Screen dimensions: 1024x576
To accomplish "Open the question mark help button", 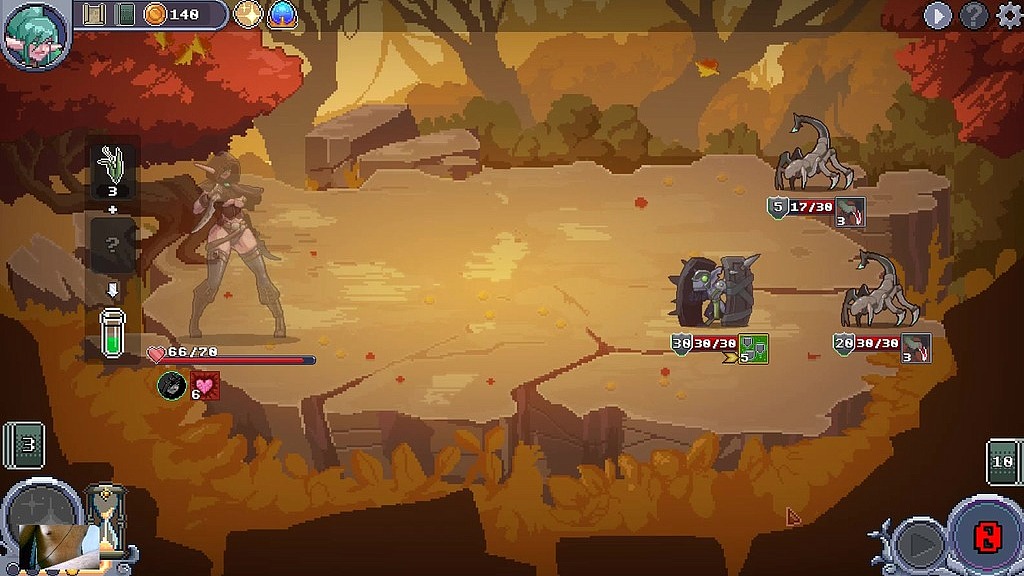I will [973, 15].
